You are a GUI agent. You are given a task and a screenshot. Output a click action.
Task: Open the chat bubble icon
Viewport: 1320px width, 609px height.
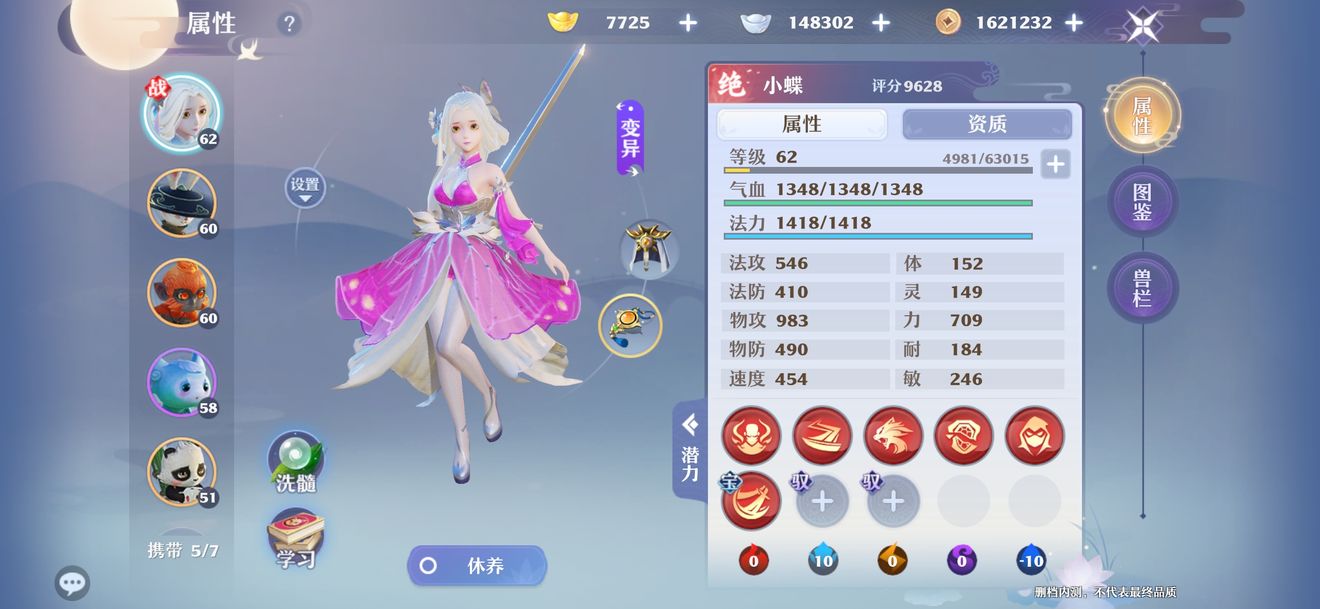tap(72, 583)
